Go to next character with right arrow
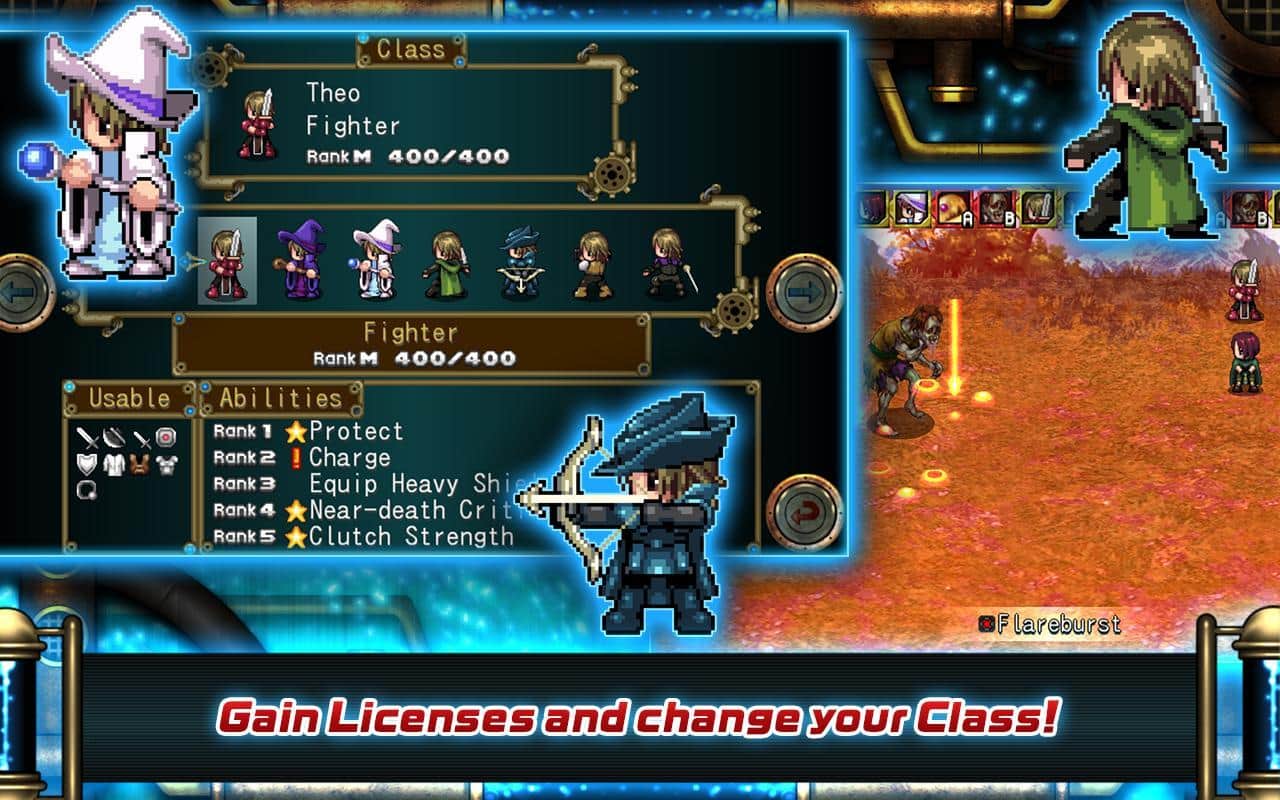 click(x=804, y=292)
